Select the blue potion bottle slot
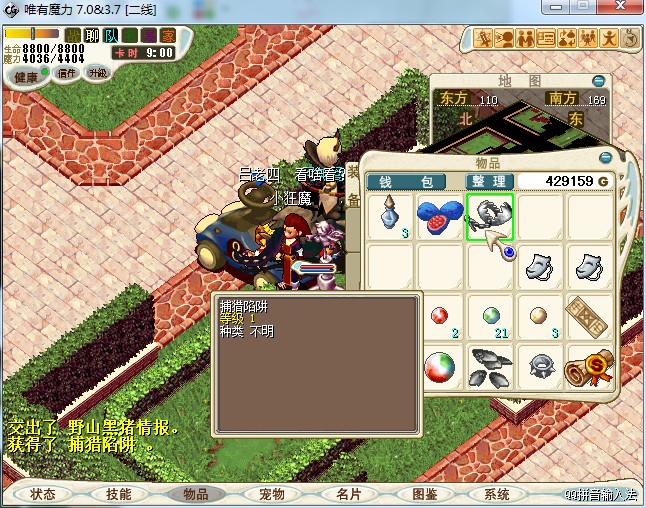This screenshot has height=508, width=646. pyautogui.click(x=390, y=216)
